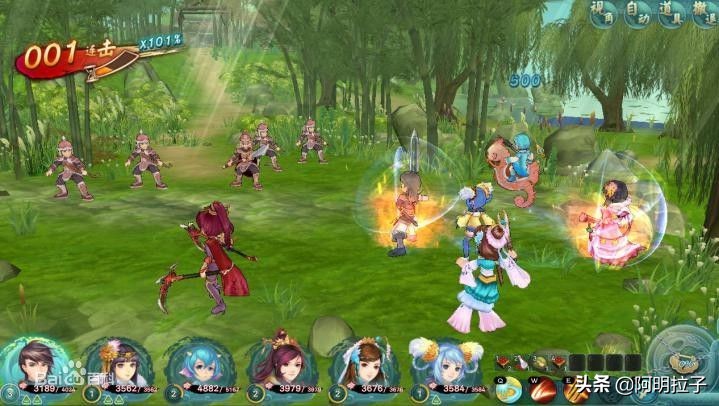
Task: Select the portrait showing 3562 HP
Action: point(118,366)
